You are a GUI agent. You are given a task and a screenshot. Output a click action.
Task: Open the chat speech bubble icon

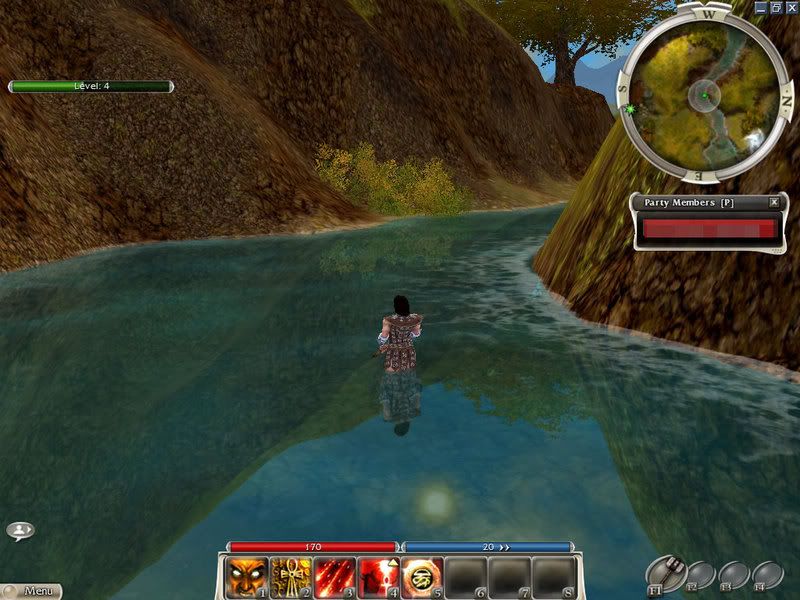point(20,530)
